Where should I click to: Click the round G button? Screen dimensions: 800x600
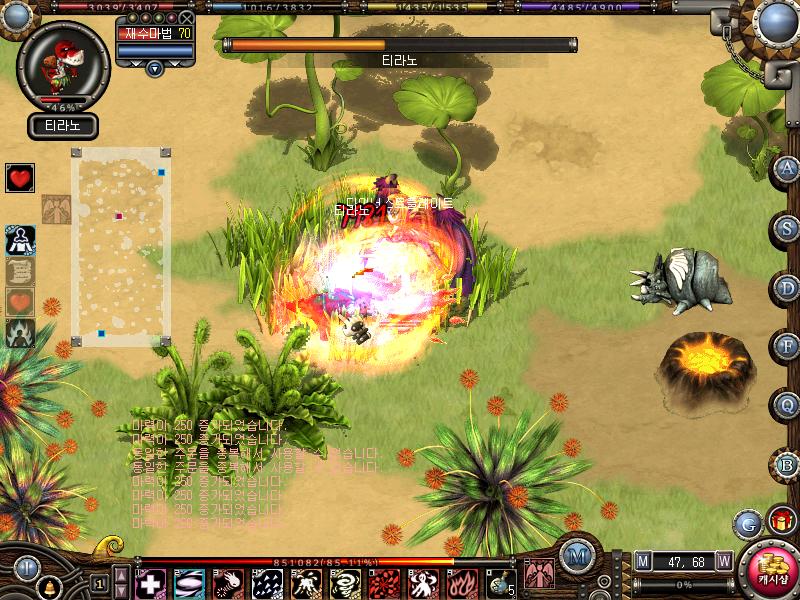pos(747,523)
